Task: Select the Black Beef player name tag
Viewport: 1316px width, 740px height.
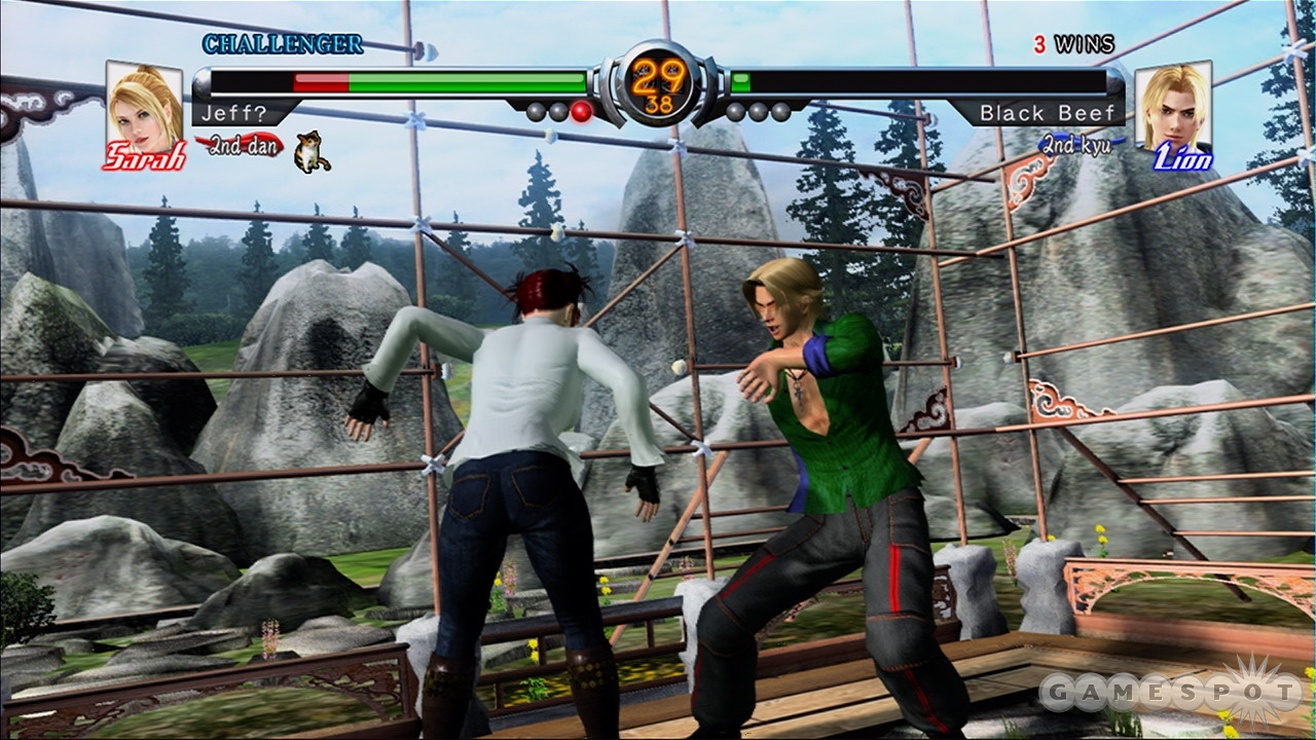Action: tap(1046, 113)
